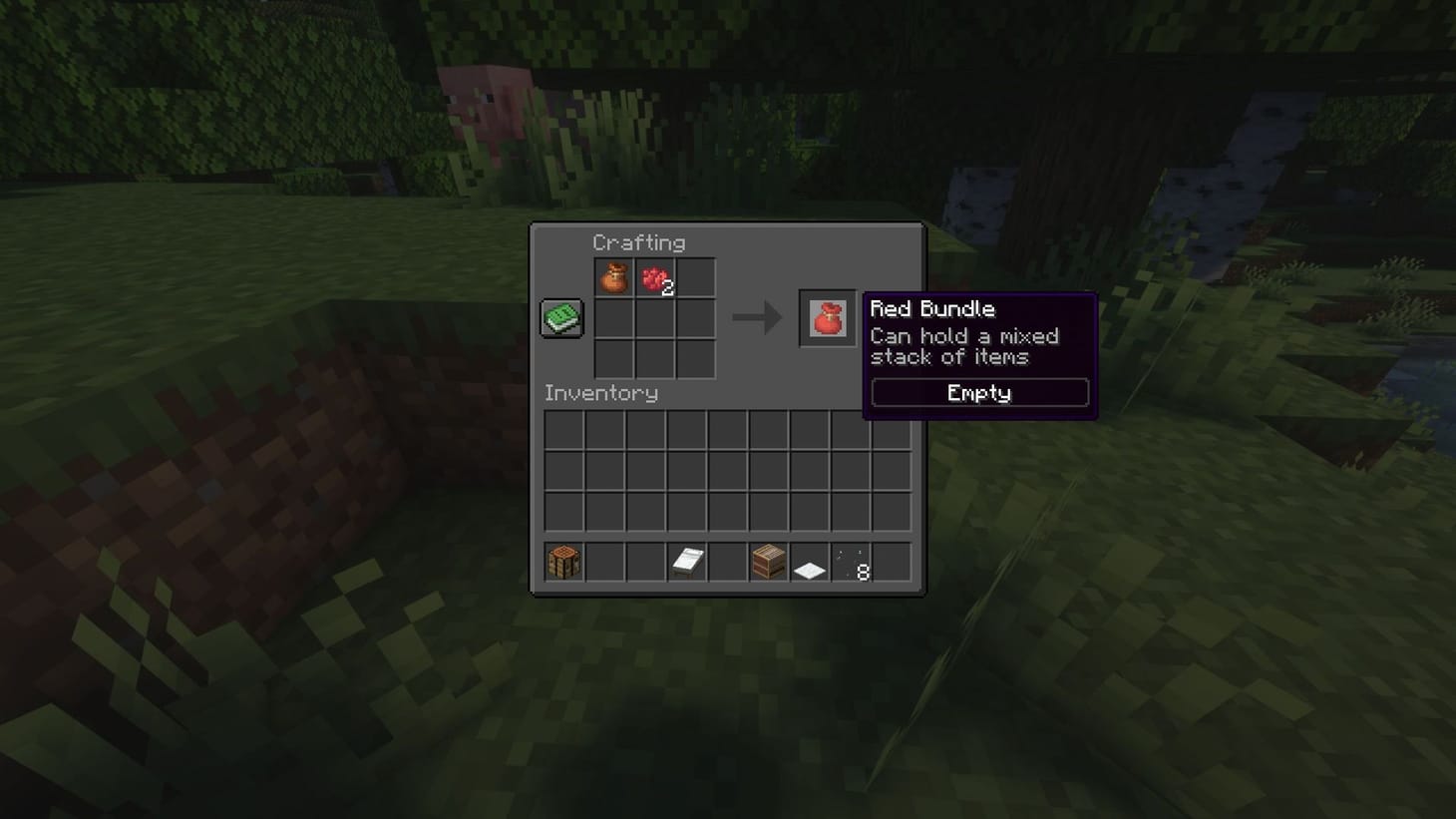Click the arrow between grid and output
1456x819 pixels.
point(758,317)
